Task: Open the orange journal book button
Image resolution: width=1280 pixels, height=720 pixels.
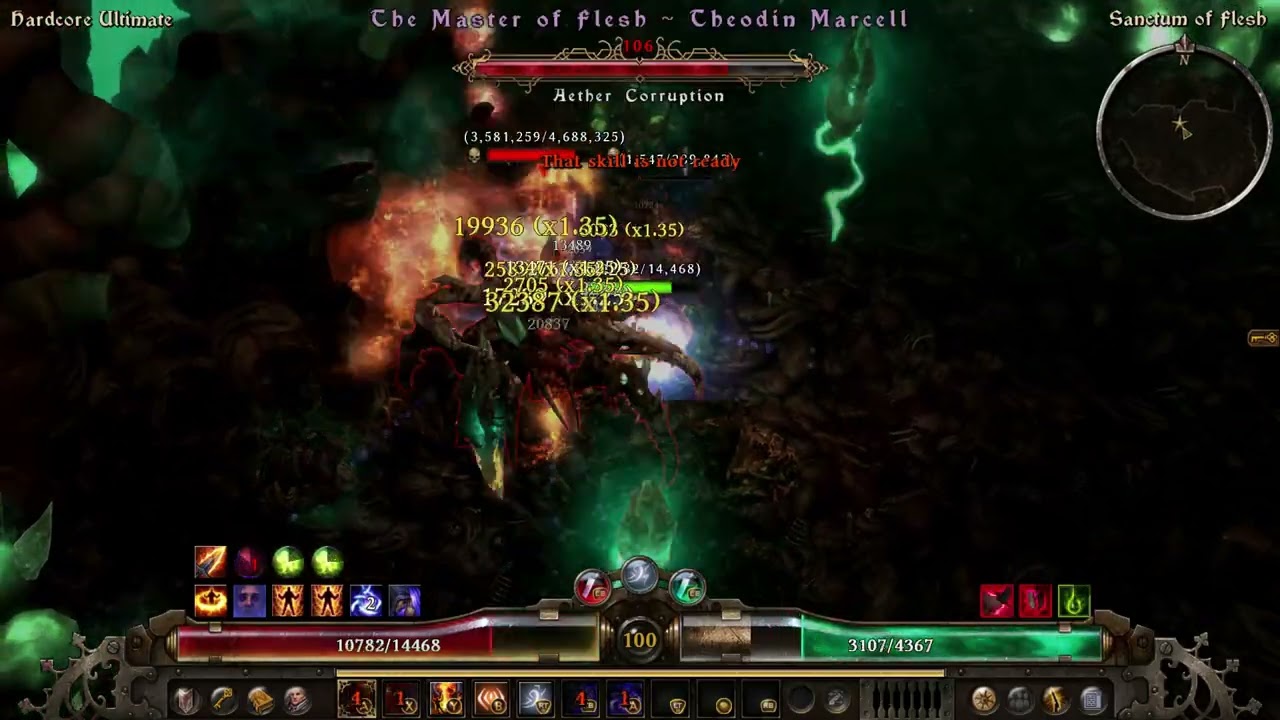Action: (260, 700)
